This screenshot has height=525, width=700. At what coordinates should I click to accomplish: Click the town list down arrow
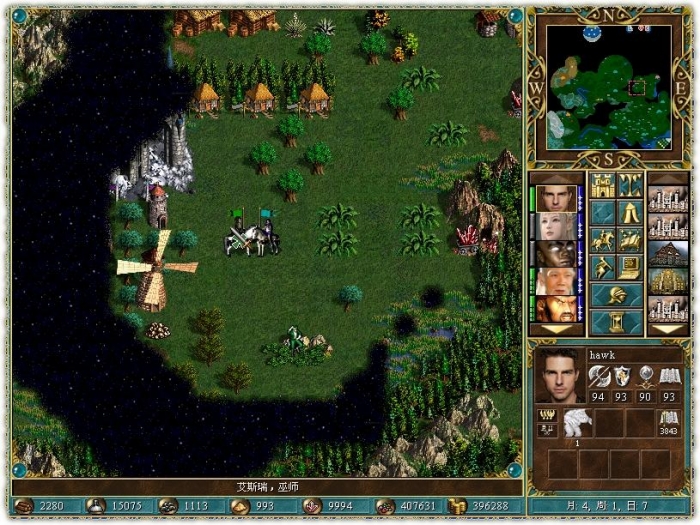668,329
